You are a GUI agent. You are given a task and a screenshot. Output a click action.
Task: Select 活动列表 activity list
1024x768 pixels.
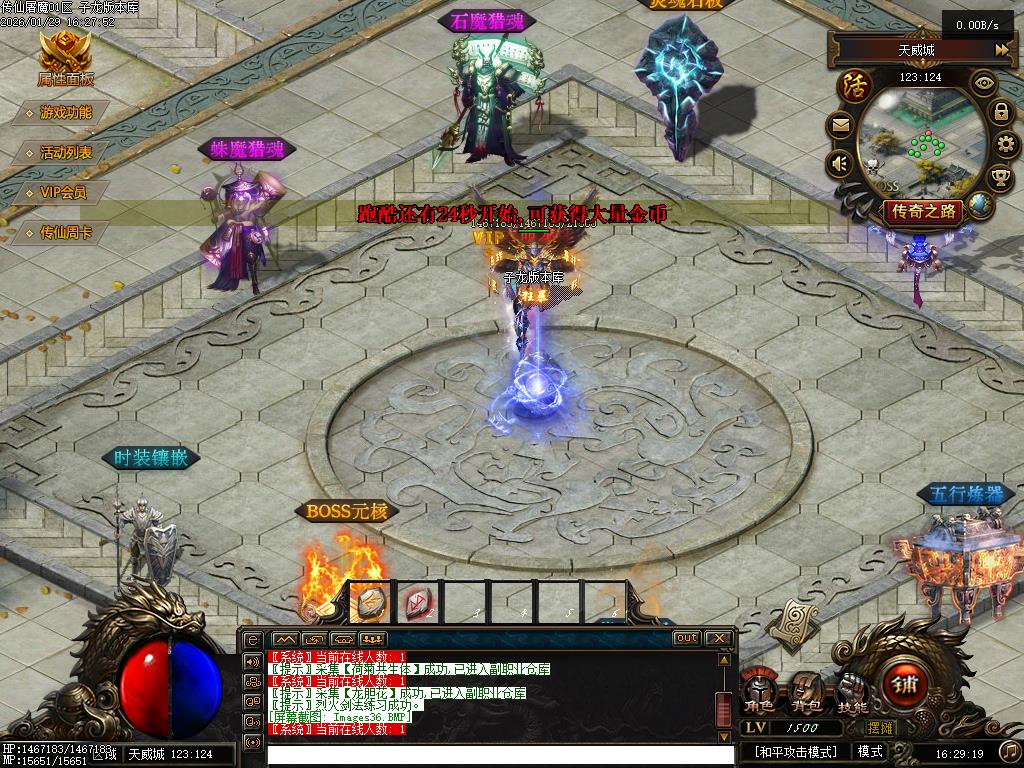(66, 153)
